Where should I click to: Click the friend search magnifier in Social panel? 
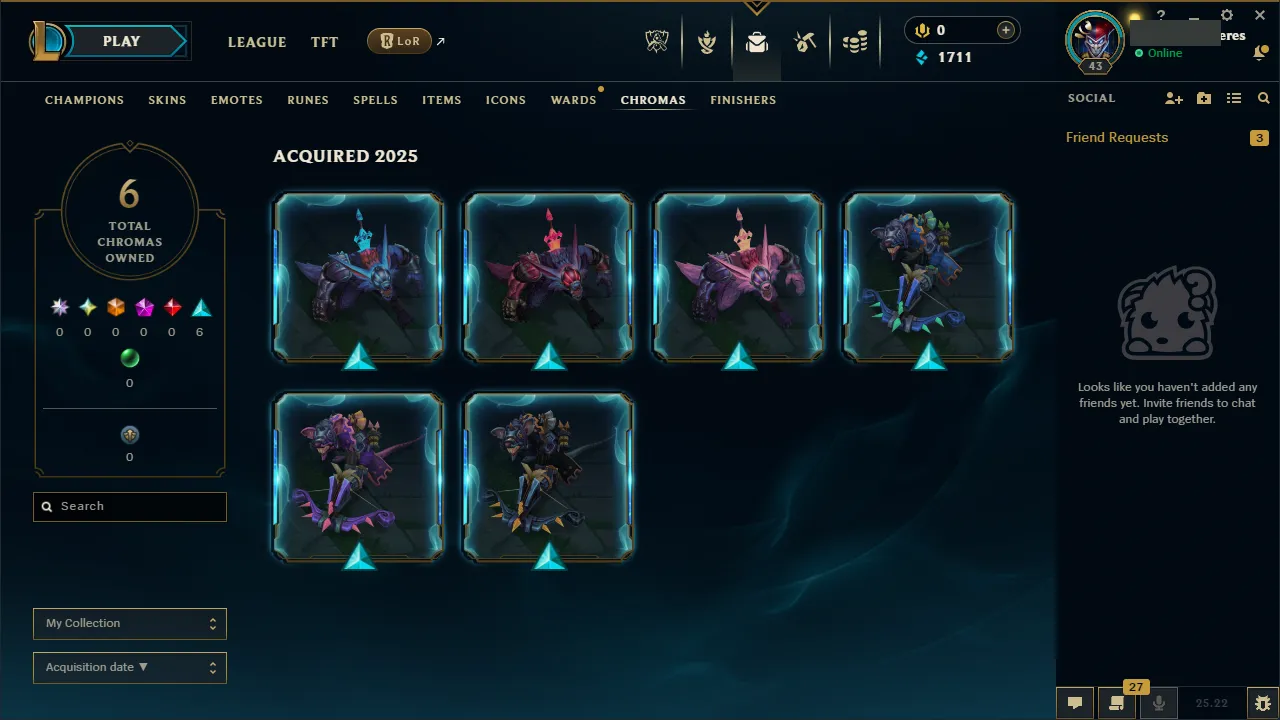pyautogui.click(x=1263, y=98)
